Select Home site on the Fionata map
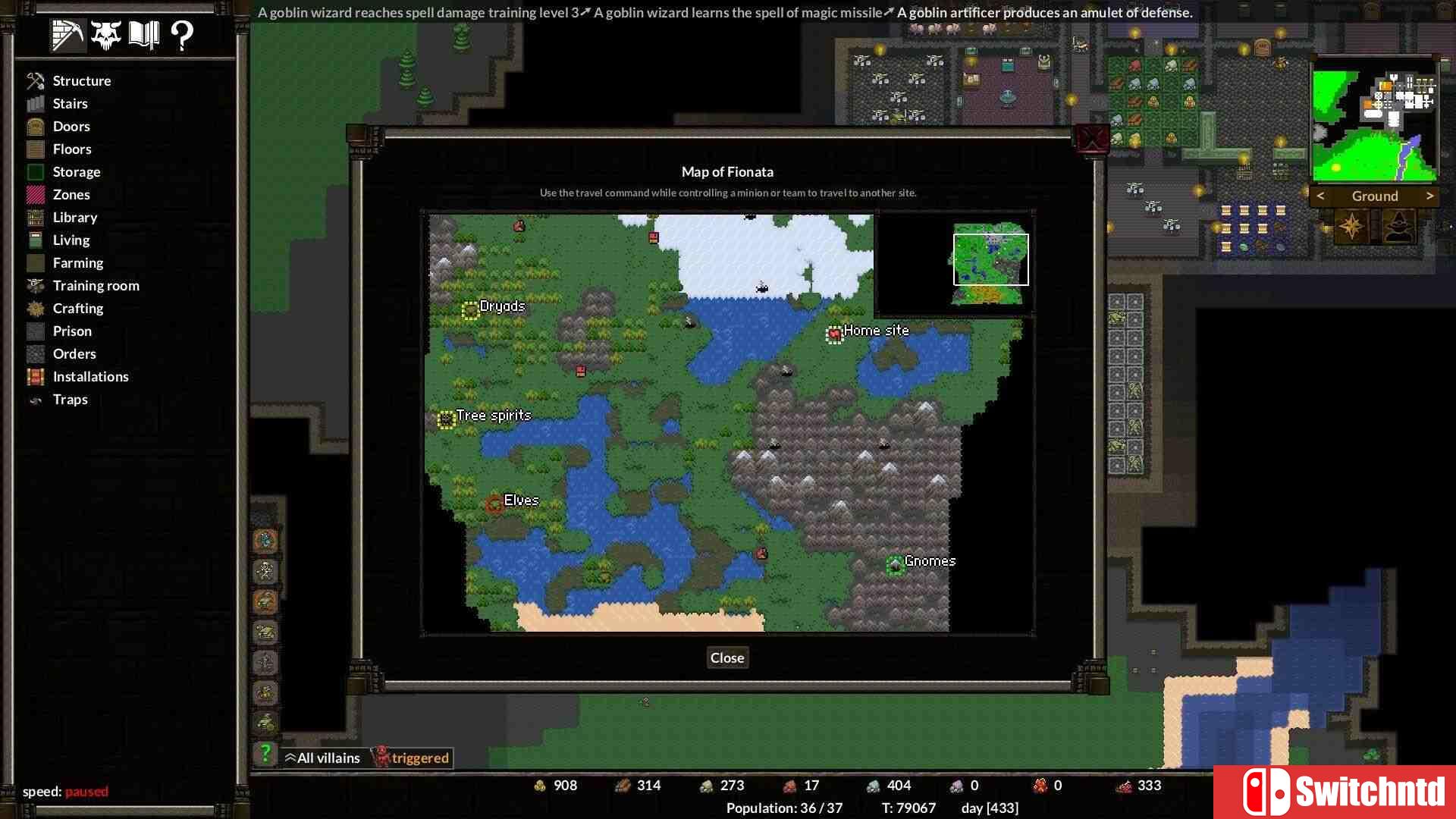The height and width of the screenshot is (819, 1456). pos(834,334)
